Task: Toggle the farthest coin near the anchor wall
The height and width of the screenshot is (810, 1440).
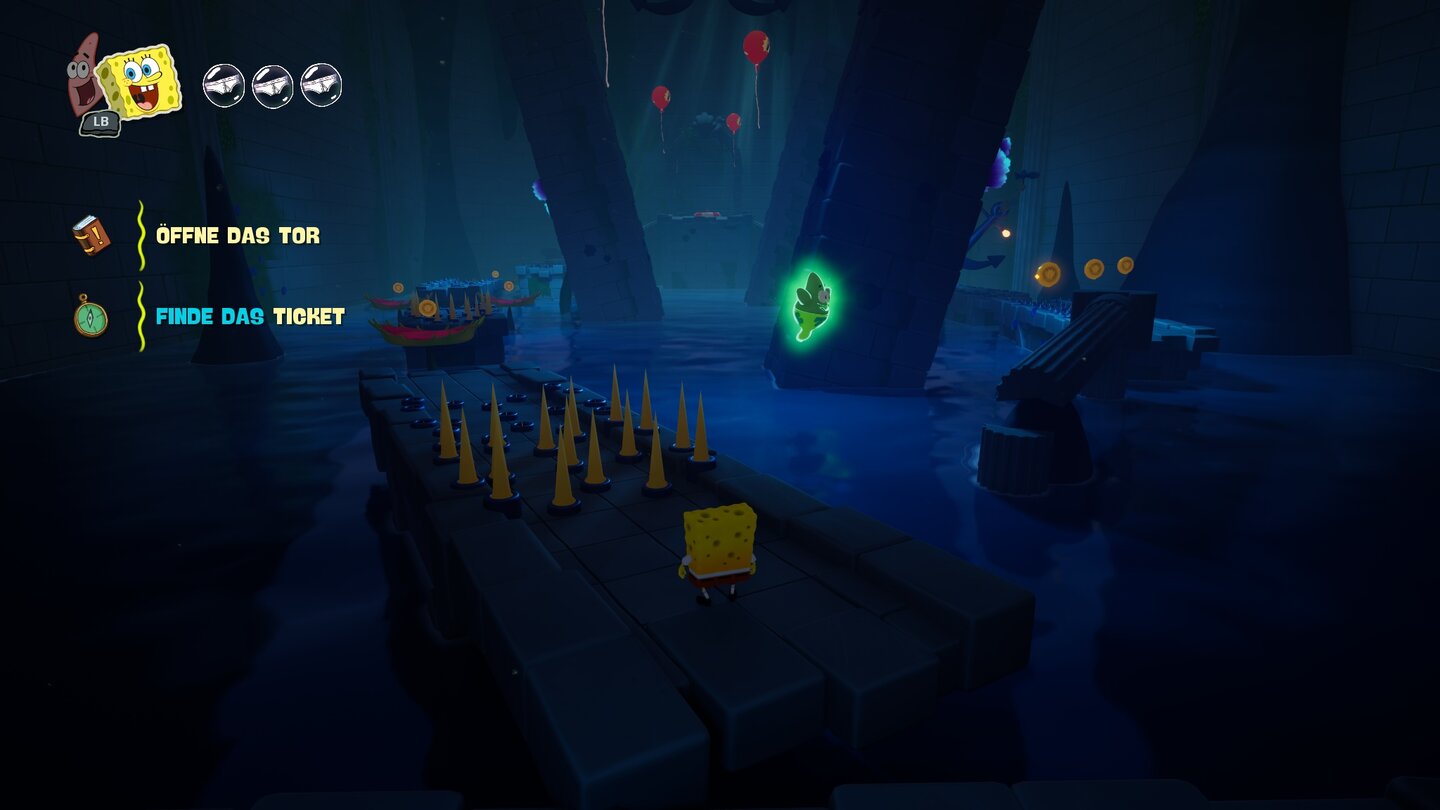Action: click(x=1126, y=265)
